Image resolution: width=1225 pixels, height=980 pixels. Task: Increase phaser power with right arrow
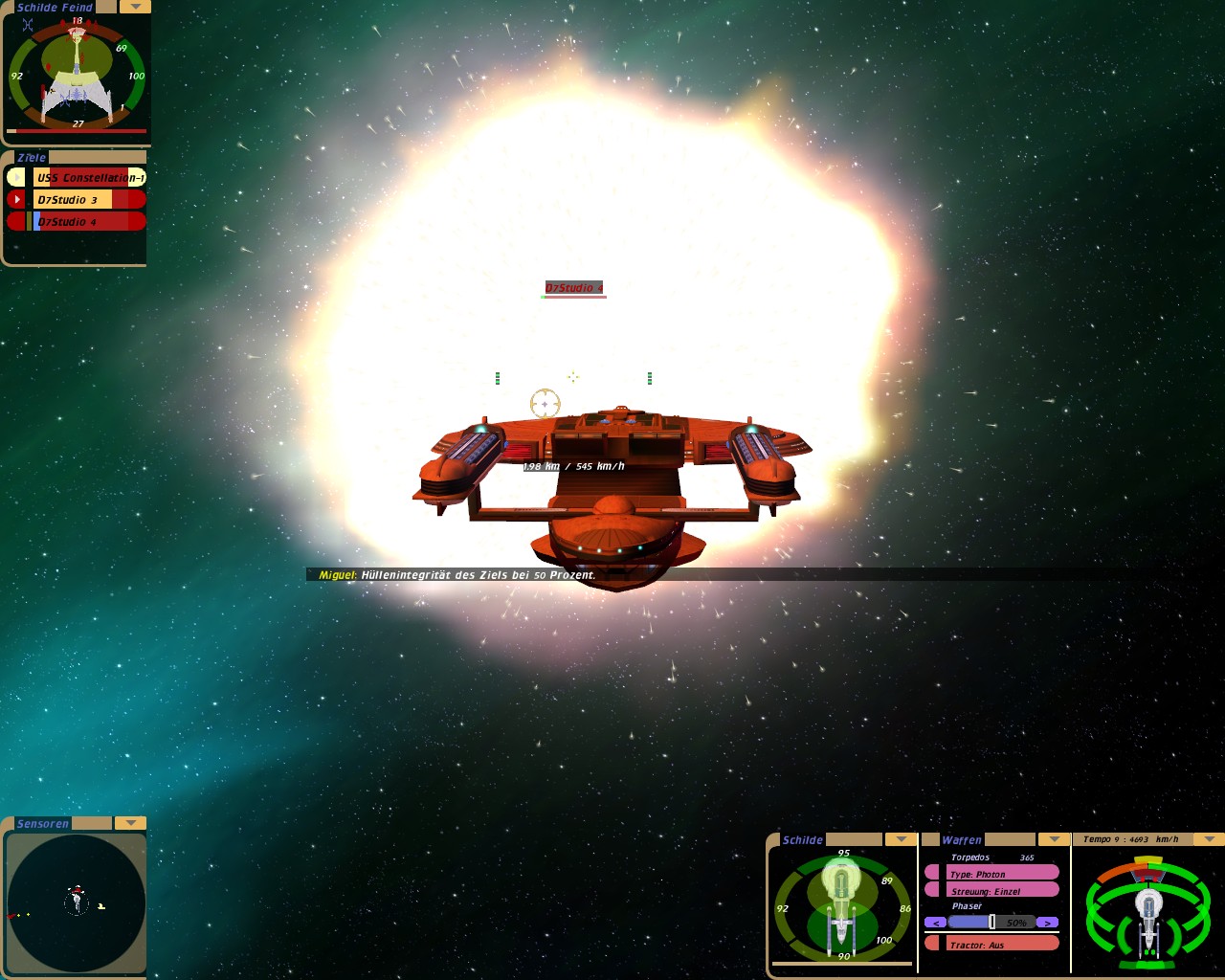[x=1047, y=923]
